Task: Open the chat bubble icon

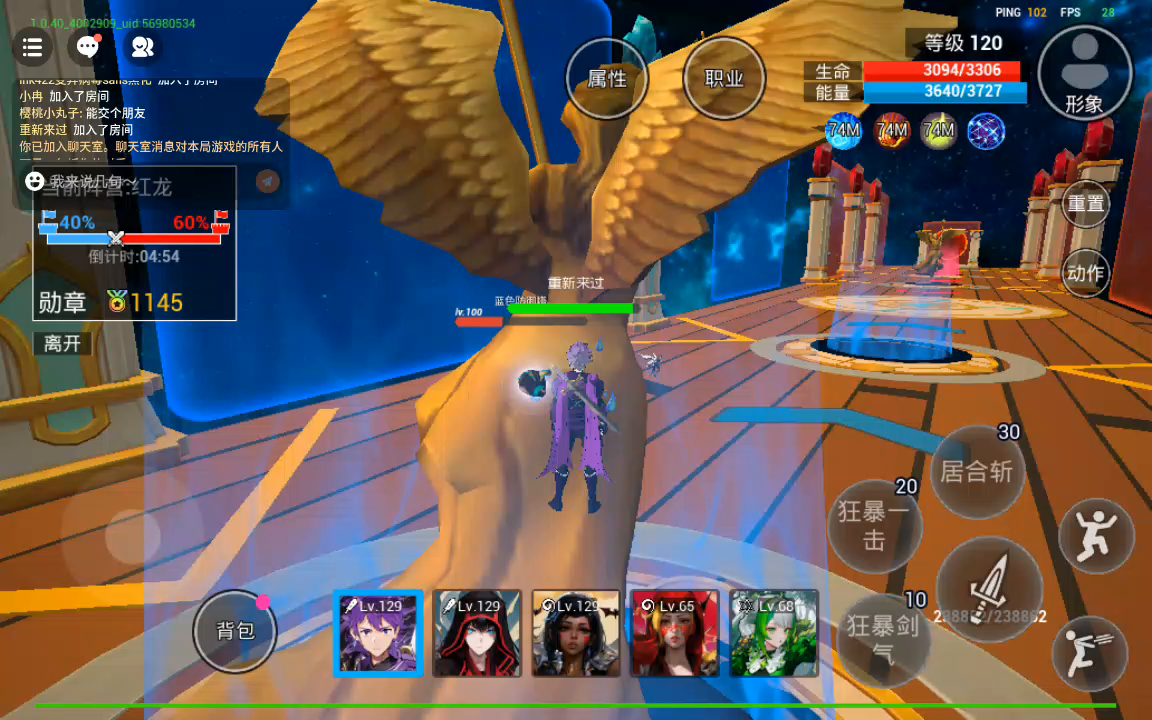Action: point(87,46)
